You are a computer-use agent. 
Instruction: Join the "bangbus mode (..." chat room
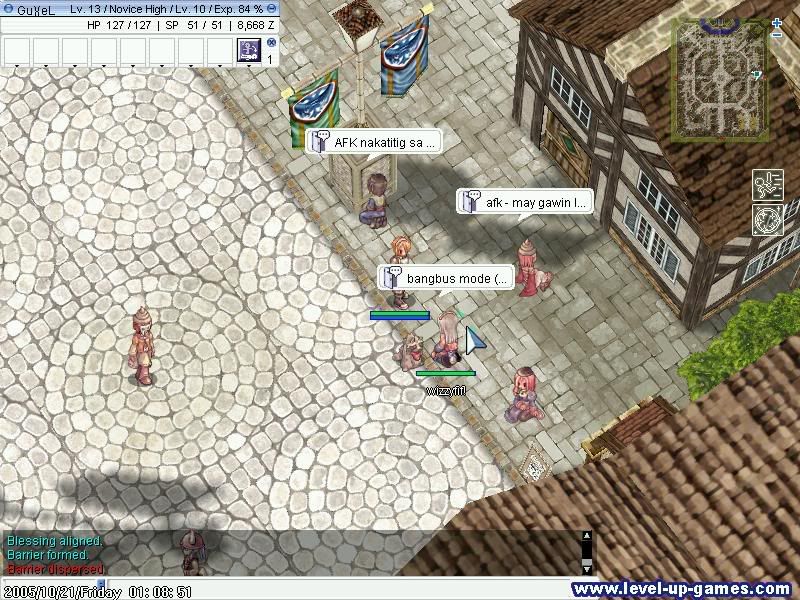pyautogui.click(x=446, y=278)
